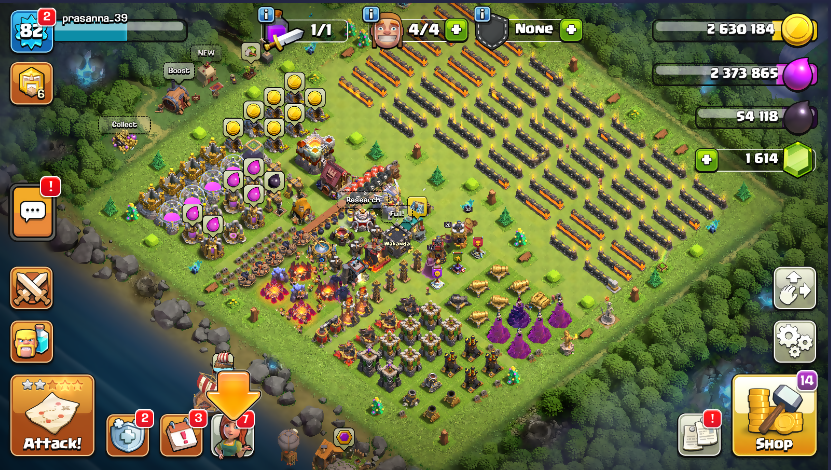Add more builders with the green plus
Image resolution: width=831 pixels, height=470 pixels.
coord(456,30)
